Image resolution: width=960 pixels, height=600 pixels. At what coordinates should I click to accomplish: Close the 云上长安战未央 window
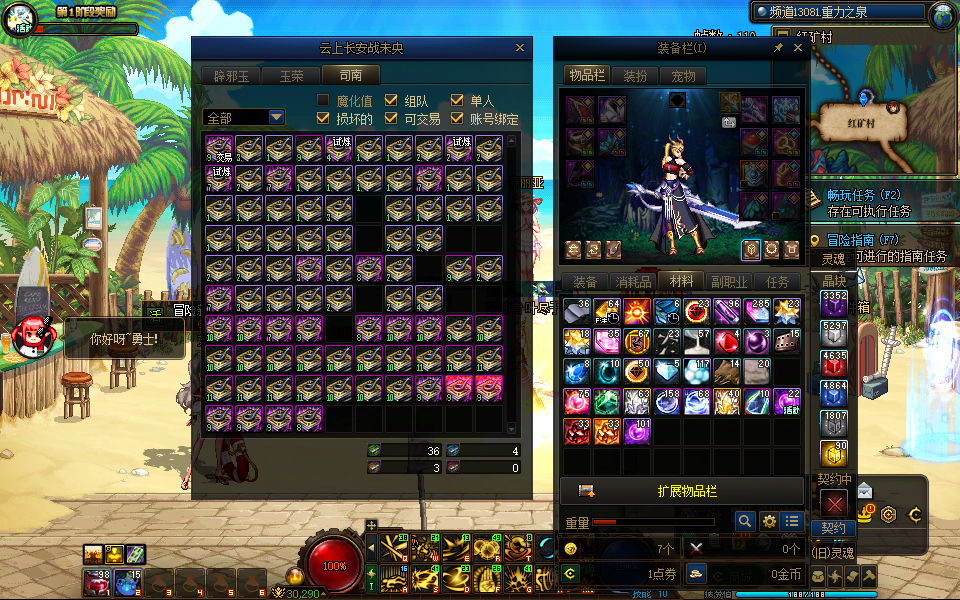(519, 47)
